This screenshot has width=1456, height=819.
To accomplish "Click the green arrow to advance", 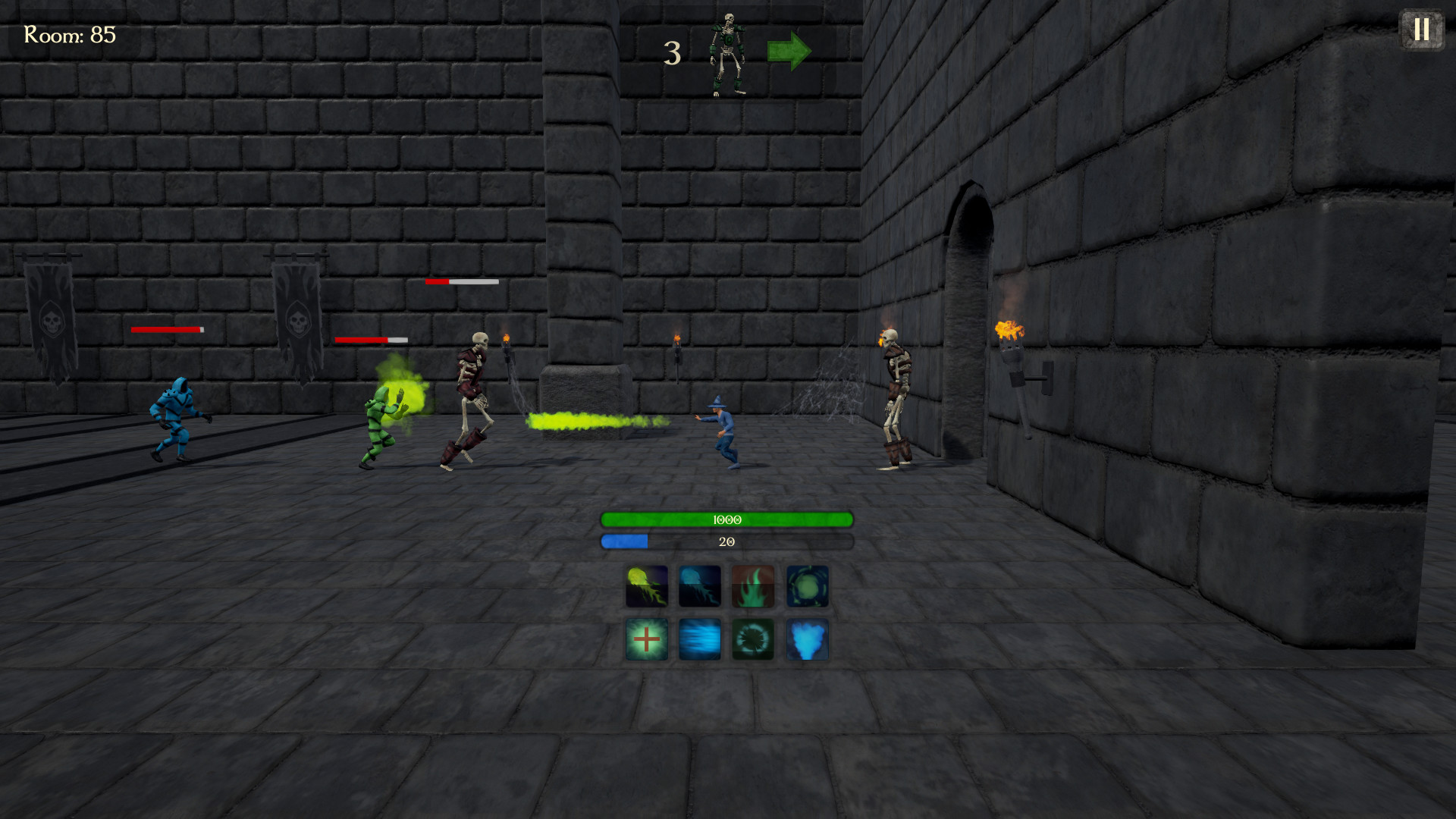I will point(787,51).
